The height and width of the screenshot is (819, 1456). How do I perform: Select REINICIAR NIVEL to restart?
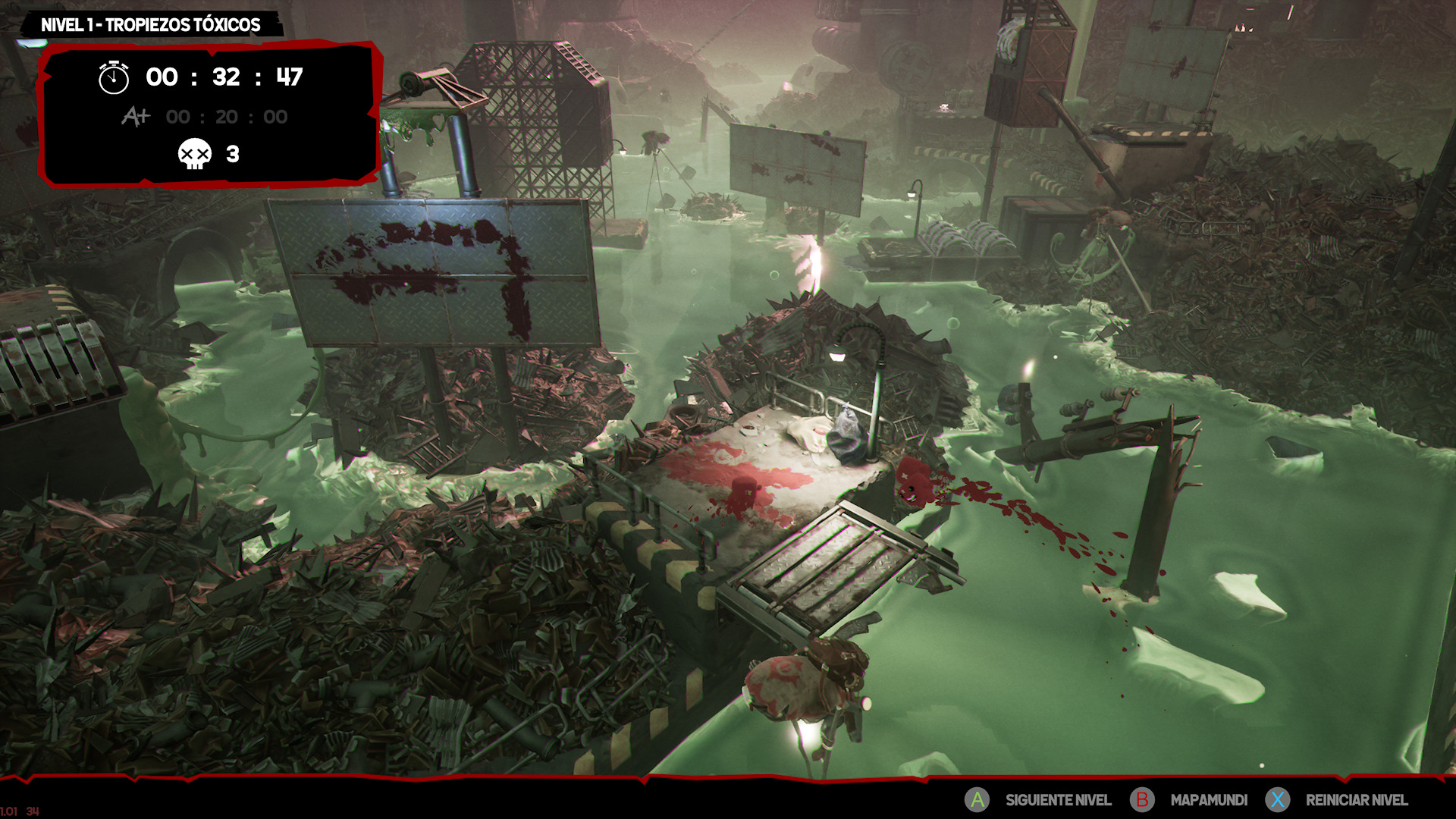(x=1357, y=799)
